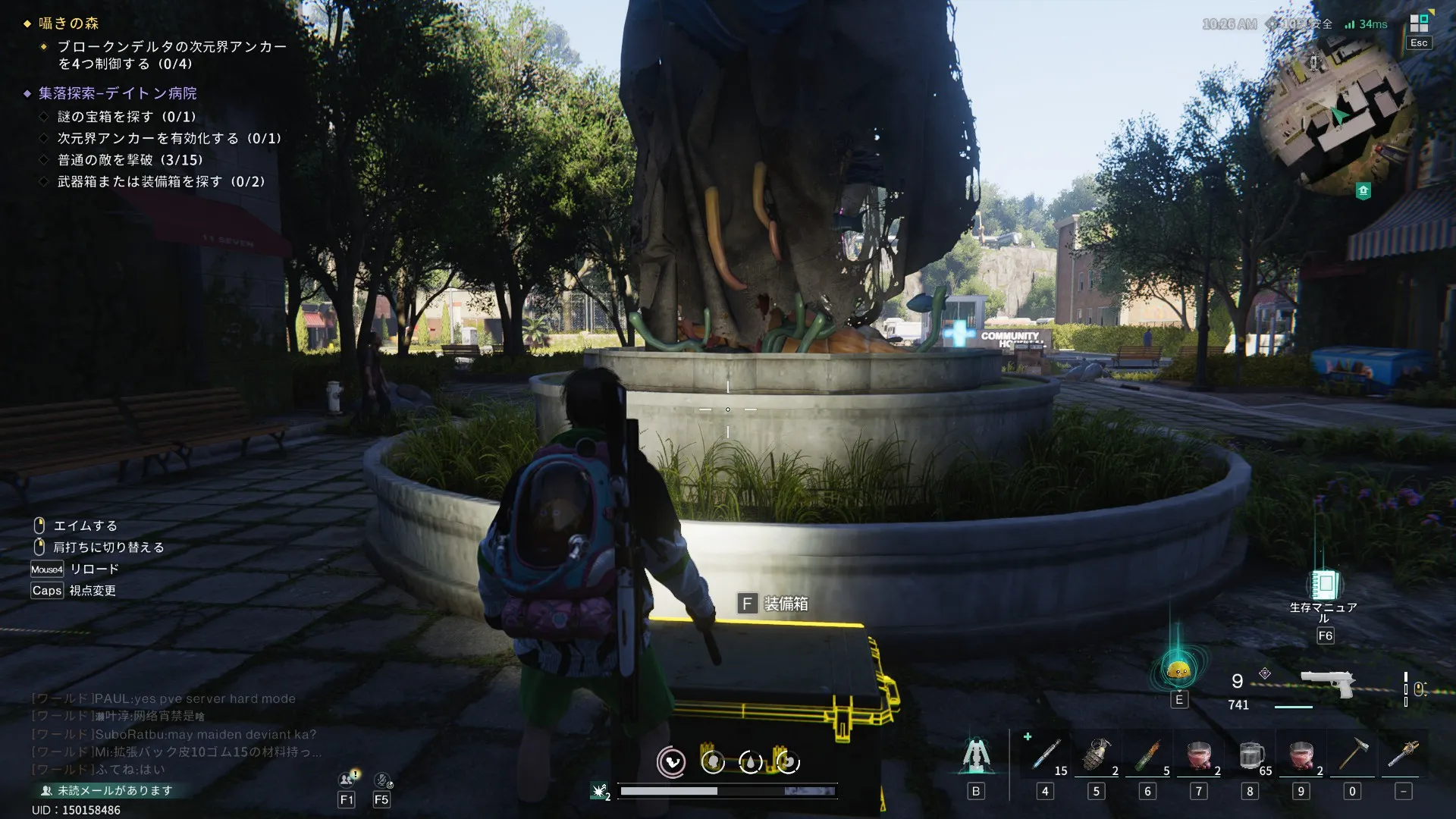Open the world chat box

click(x=174, y=734)
